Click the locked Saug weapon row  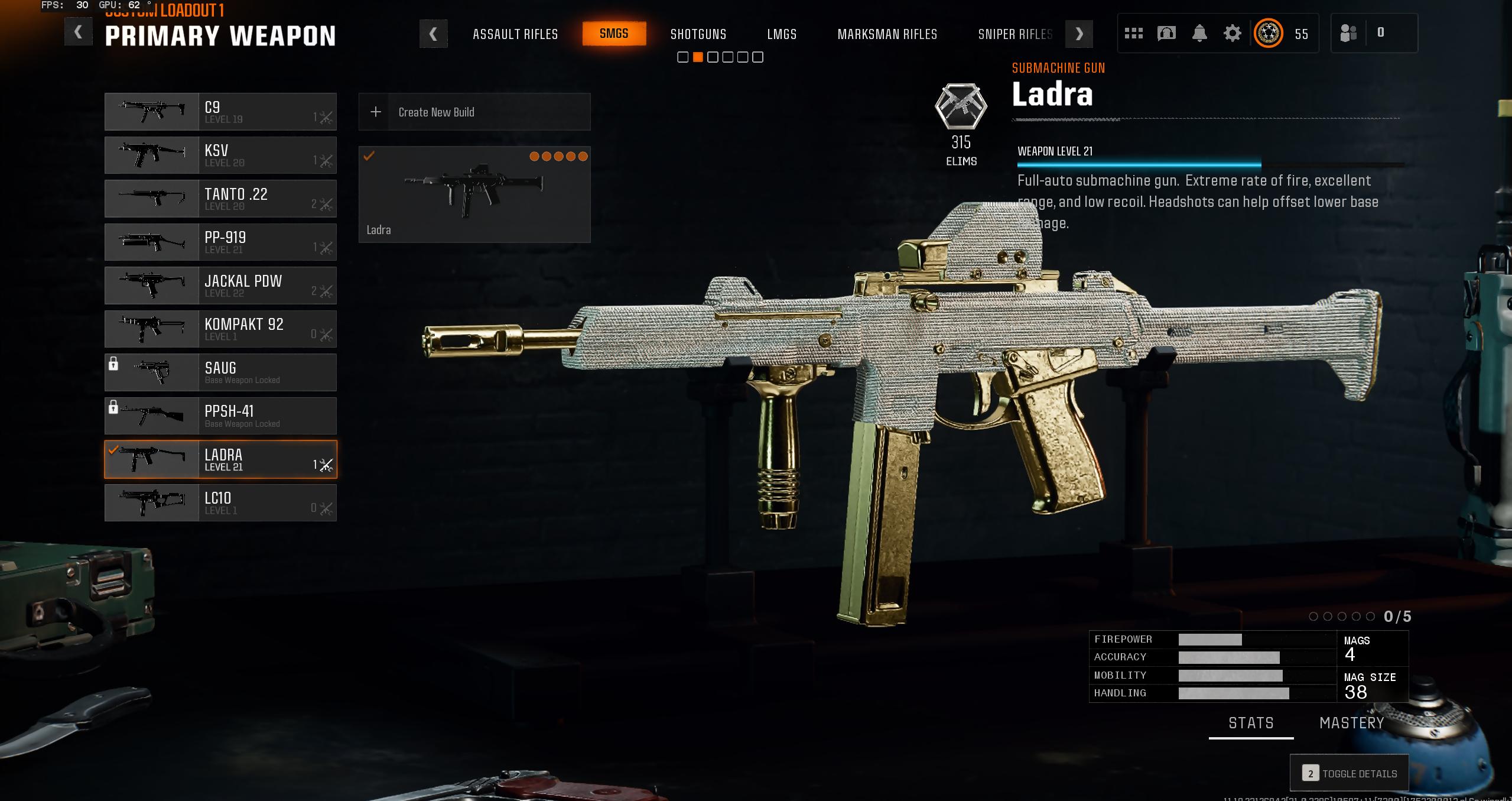220,372
